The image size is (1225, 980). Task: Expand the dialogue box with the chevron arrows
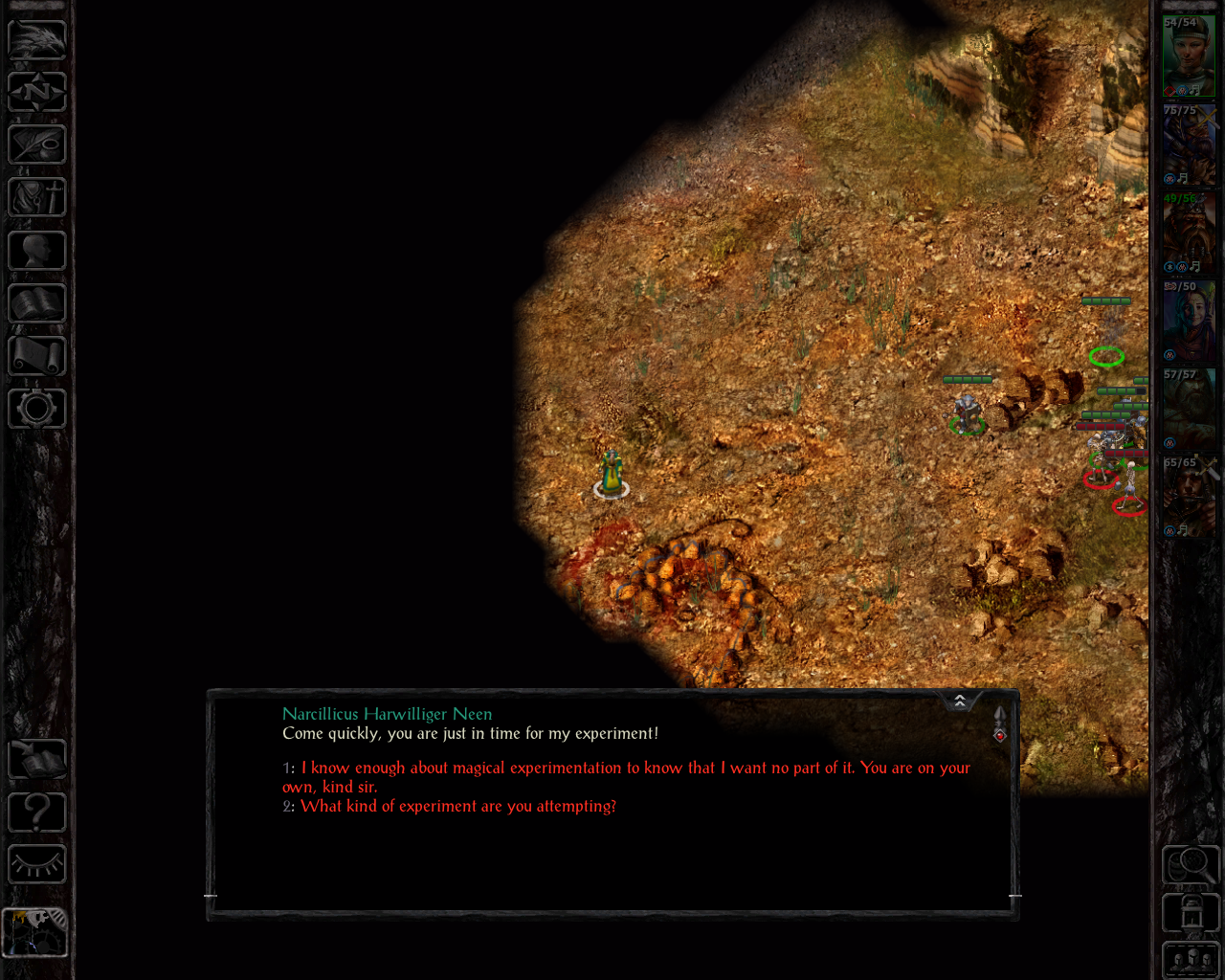point(960,702)
